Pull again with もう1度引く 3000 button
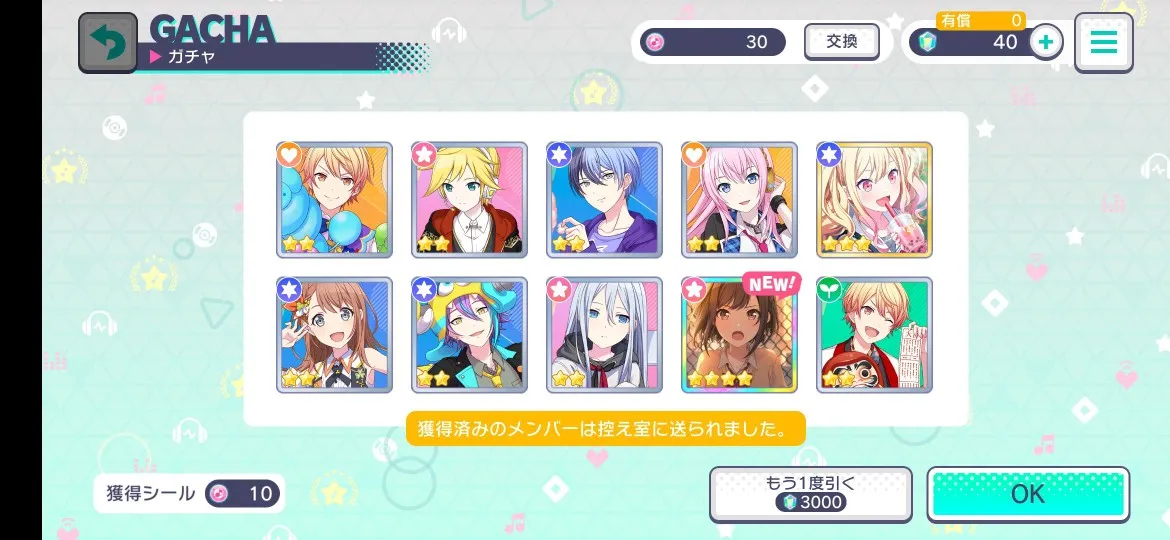This screenshot has height=540, width=1170. coord(810,493)
